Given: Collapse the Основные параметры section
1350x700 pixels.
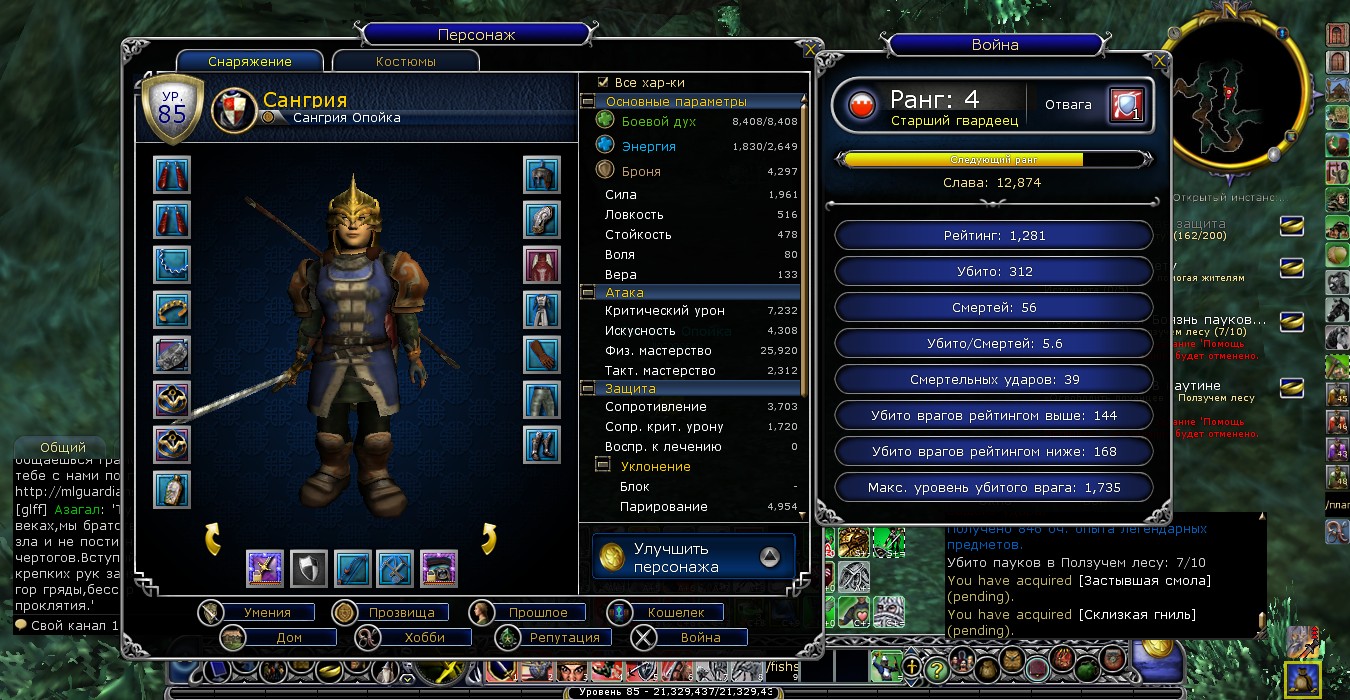Looking at the screenshot, I should pyautogui.click(x=588, y=102).
